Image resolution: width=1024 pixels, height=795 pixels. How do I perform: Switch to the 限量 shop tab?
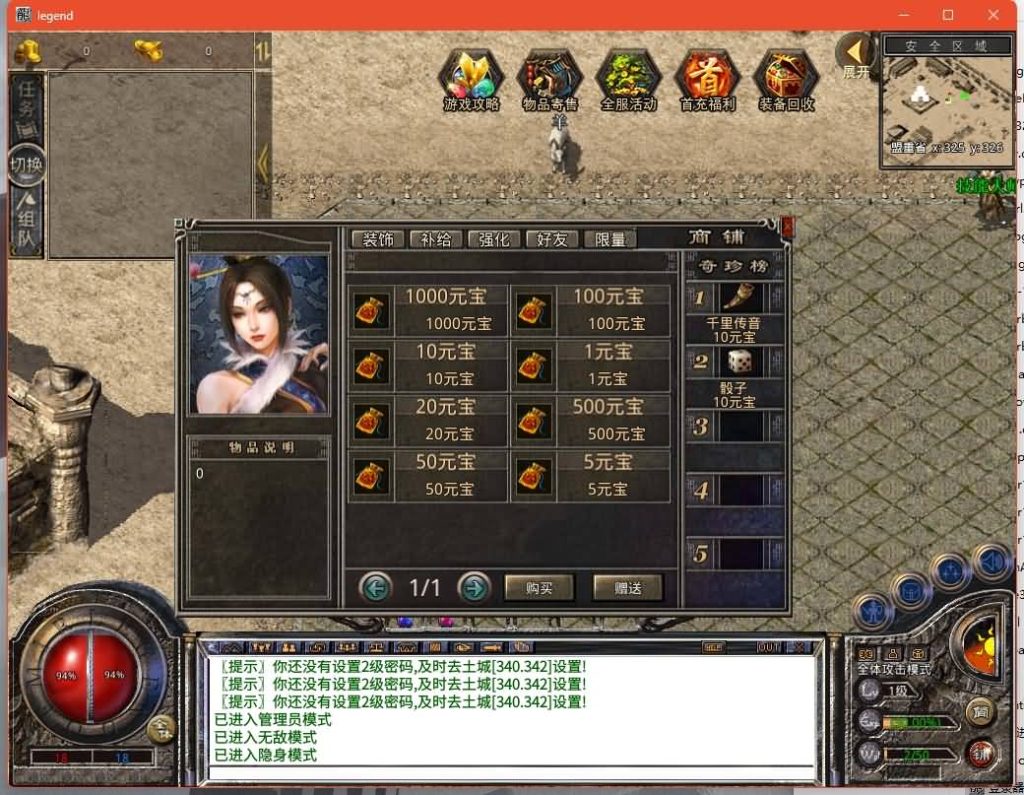(610, 239)
